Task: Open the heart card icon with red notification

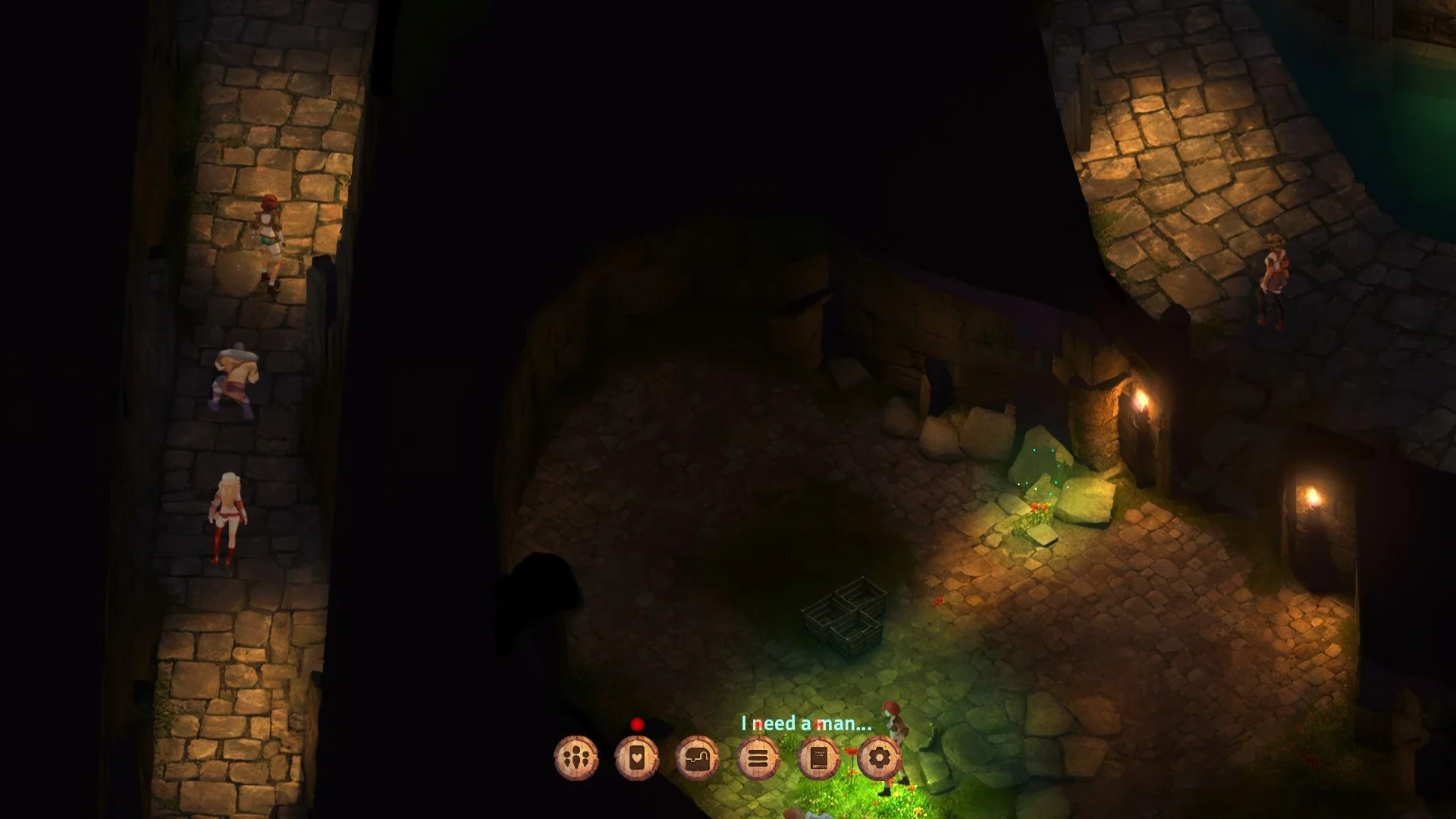Action: click(637, 758)
